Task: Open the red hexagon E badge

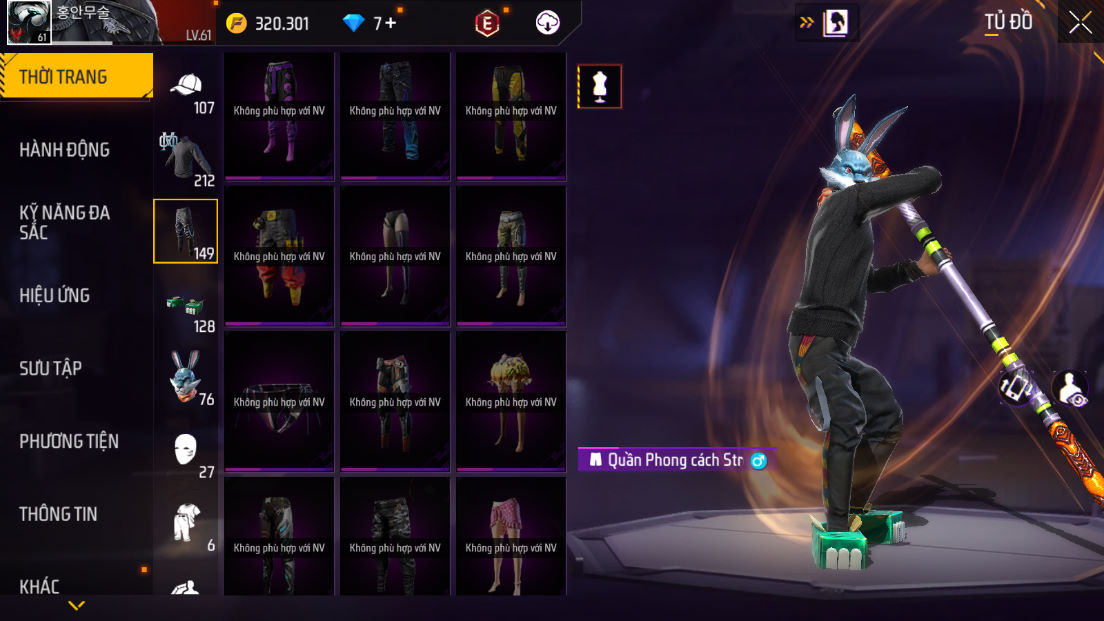Action: (x=487, y=23)
